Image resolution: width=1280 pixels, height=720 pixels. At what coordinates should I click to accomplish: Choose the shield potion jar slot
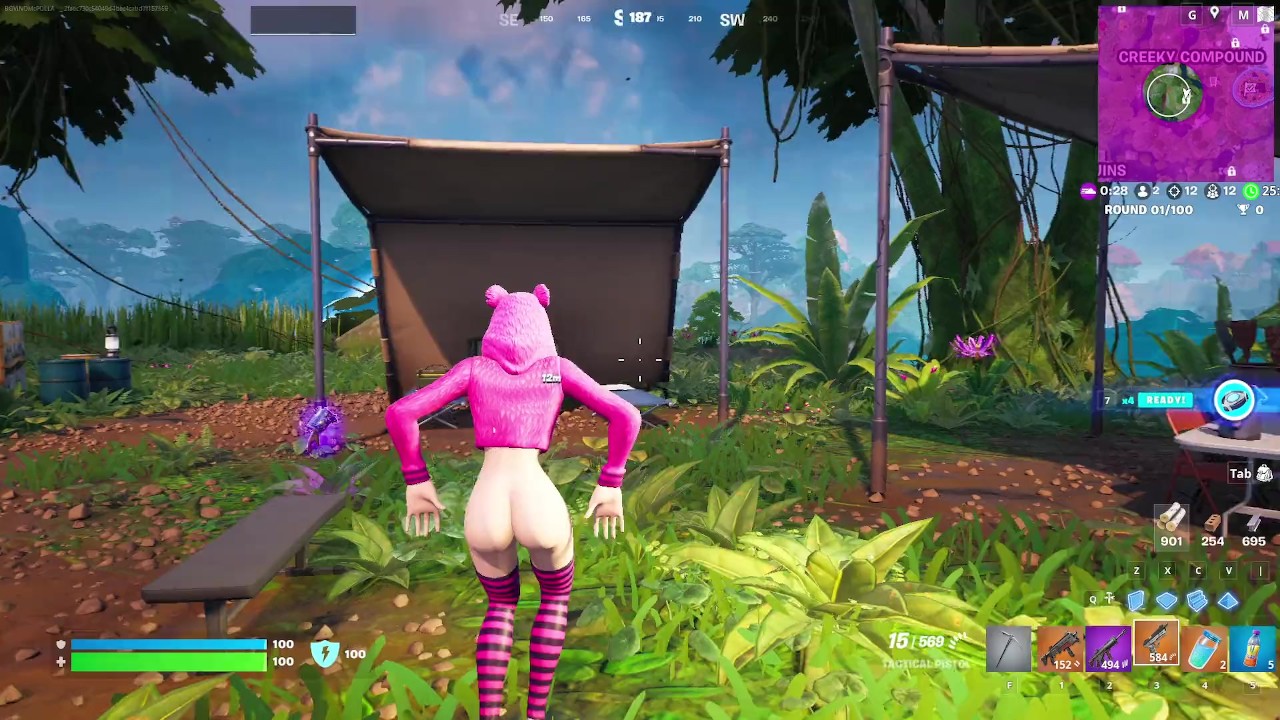click(x=1205, y=648)
